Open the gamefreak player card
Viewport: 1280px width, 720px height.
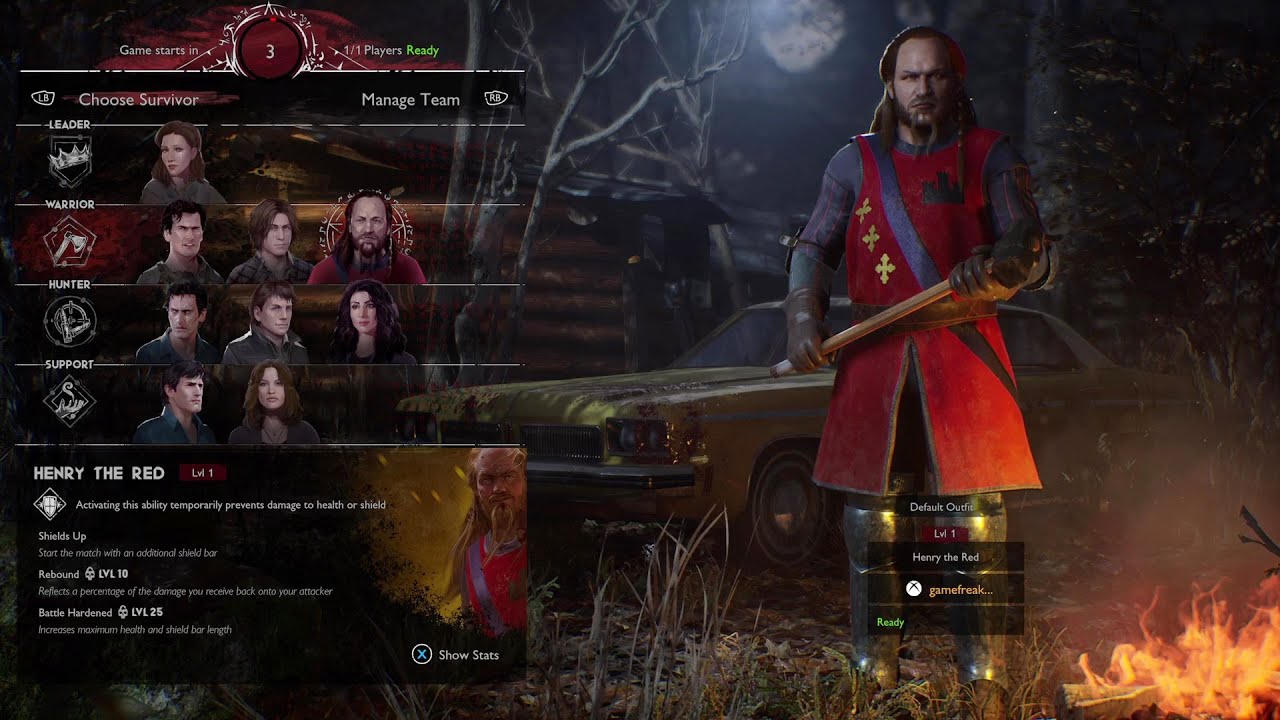point(946,589)
